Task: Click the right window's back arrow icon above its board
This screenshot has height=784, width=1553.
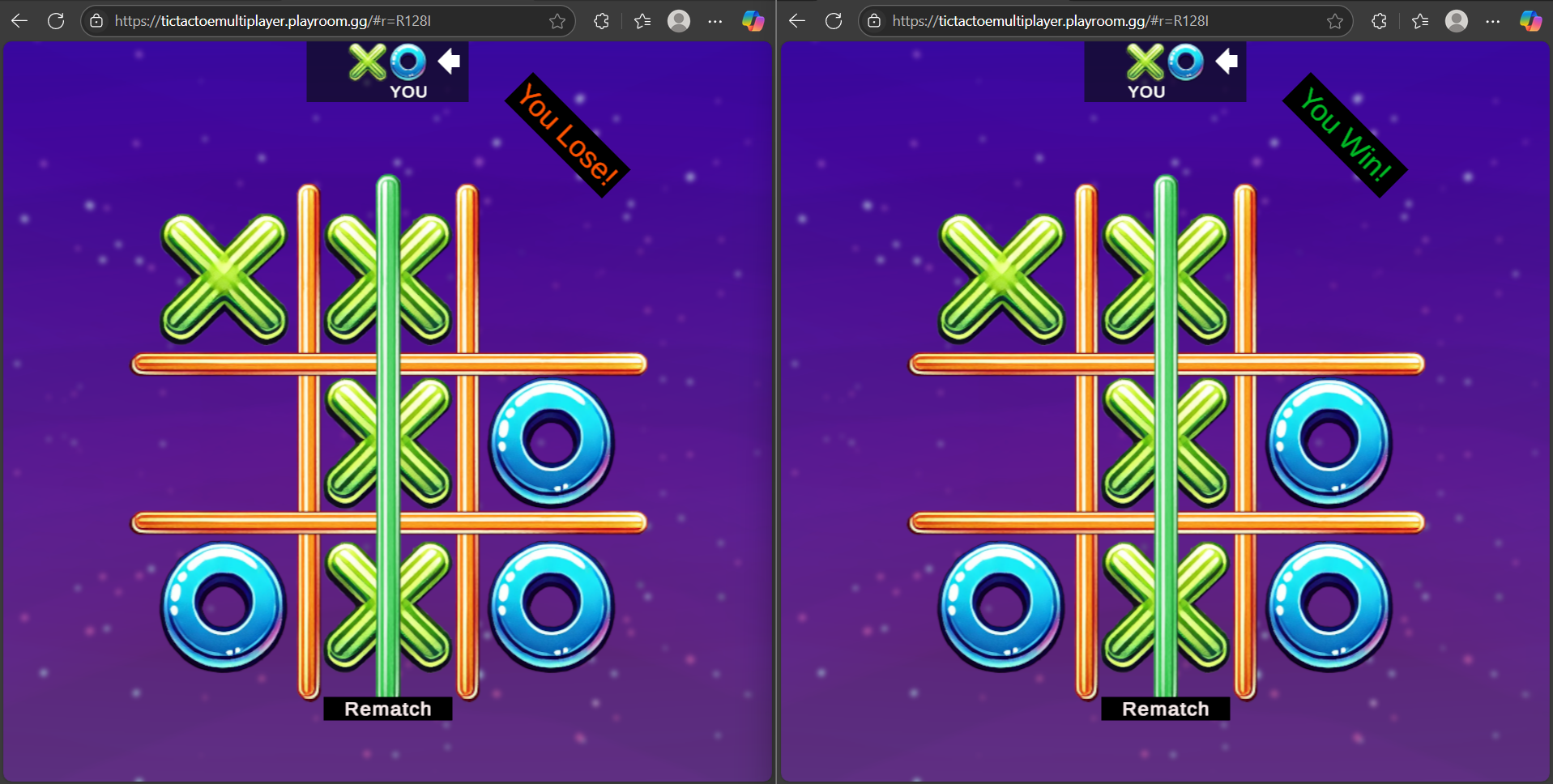Action: (x=1227, y=60)
